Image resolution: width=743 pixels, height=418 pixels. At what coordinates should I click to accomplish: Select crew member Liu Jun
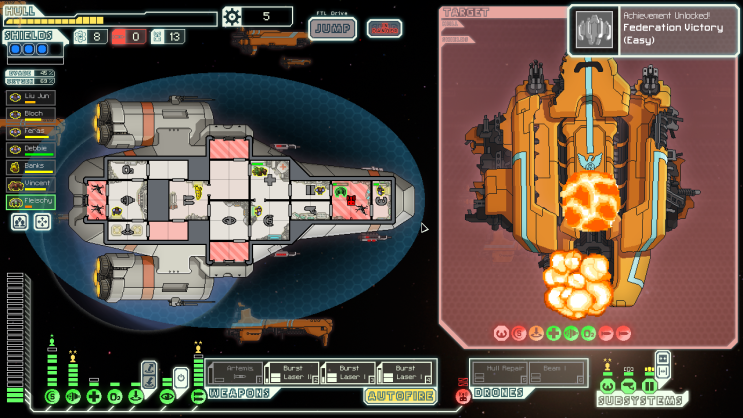click(32, 97)
